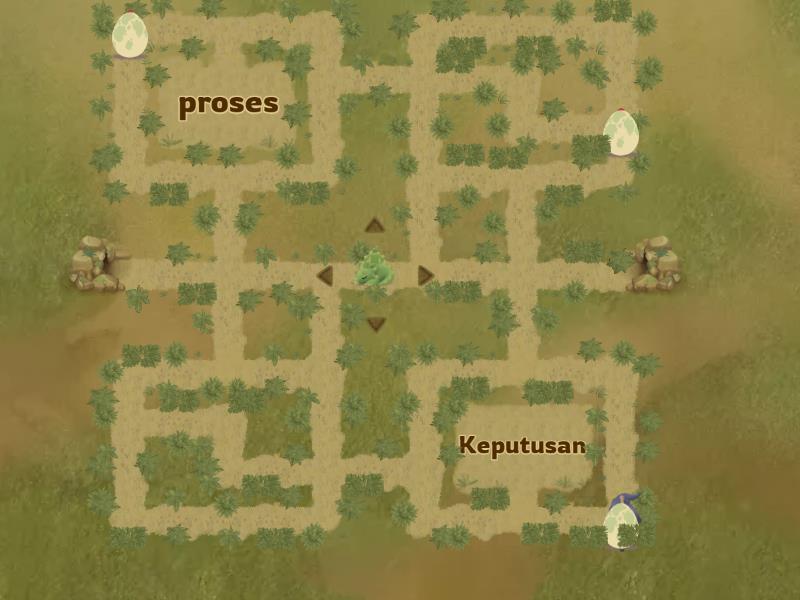
Task: Choose the down arrow below the dinosaur
Action: pyautogui.click(x=376, y=324)
